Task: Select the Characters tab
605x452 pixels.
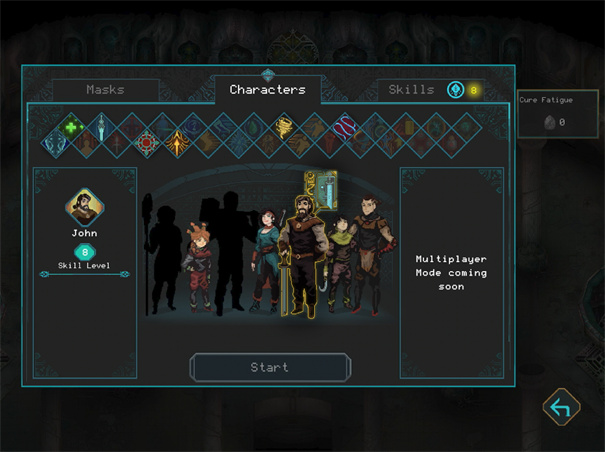Action: [x=267, y=90]
